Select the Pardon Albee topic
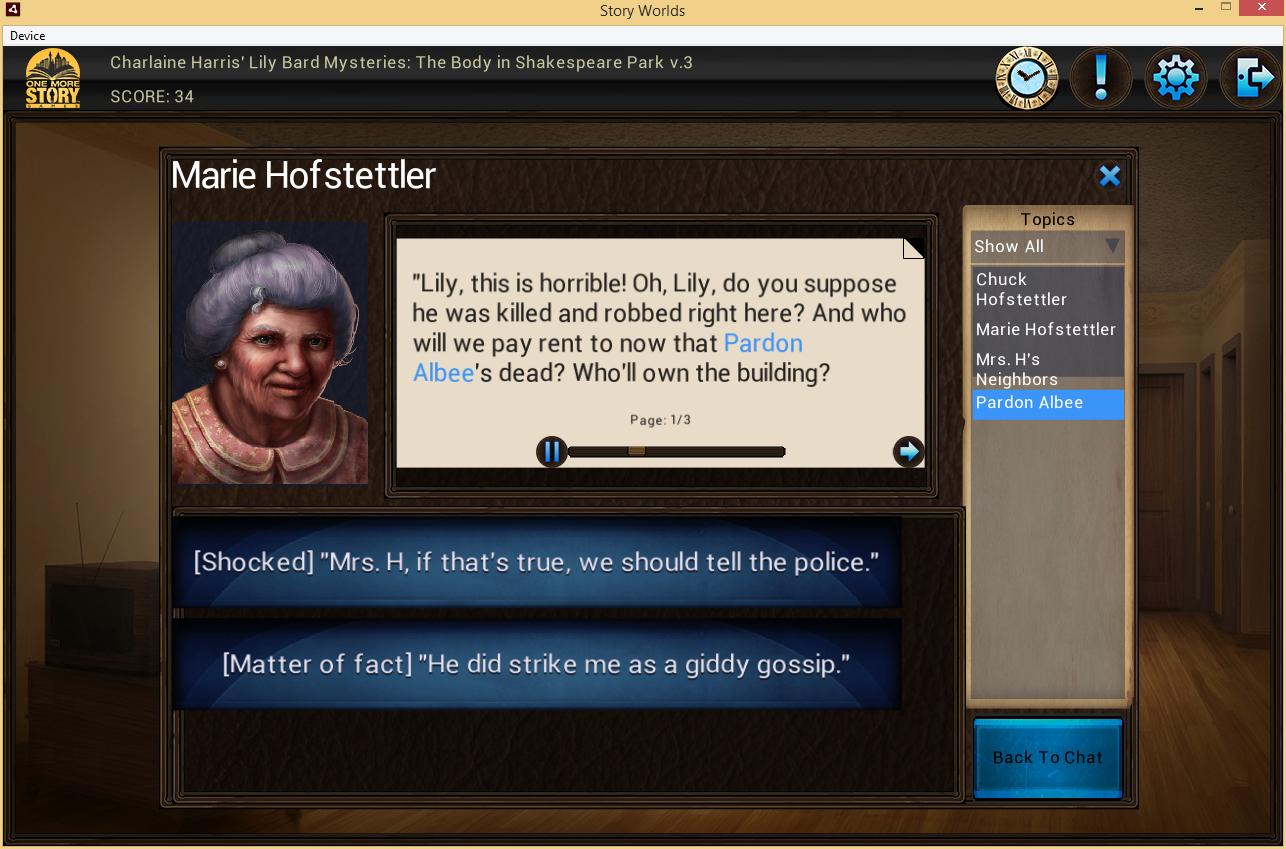1286x849 pixels. (1047, 402)
